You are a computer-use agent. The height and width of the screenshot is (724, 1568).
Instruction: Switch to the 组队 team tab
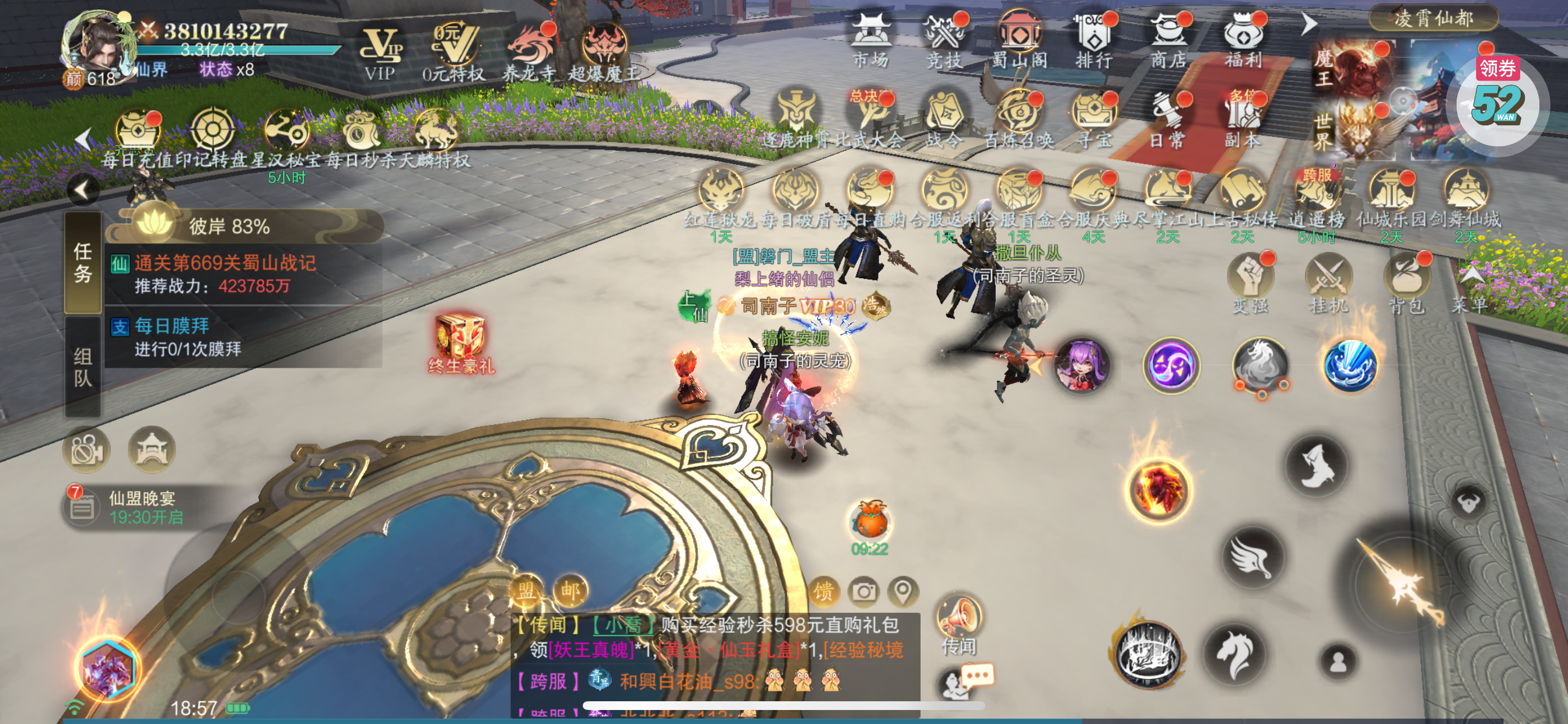83,367
